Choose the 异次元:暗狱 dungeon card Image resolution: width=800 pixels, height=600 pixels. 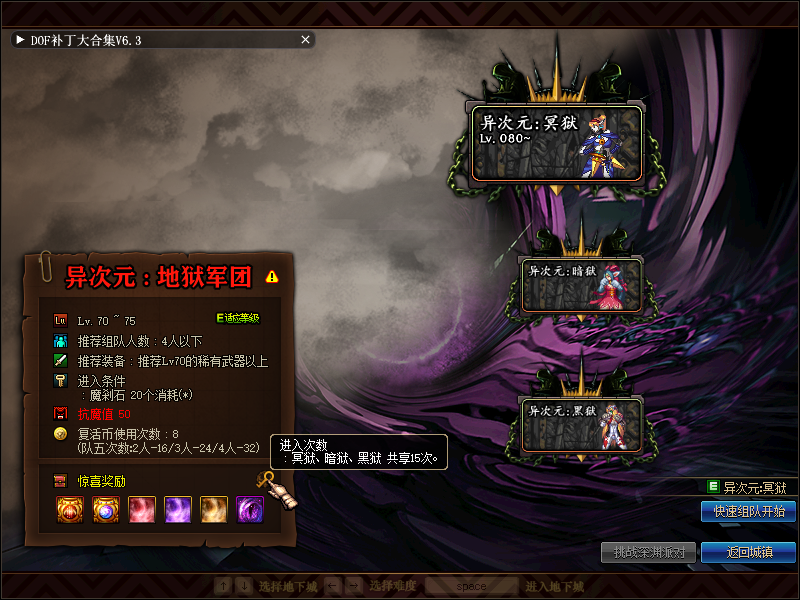pyautogui.click(x=581, y=283)
